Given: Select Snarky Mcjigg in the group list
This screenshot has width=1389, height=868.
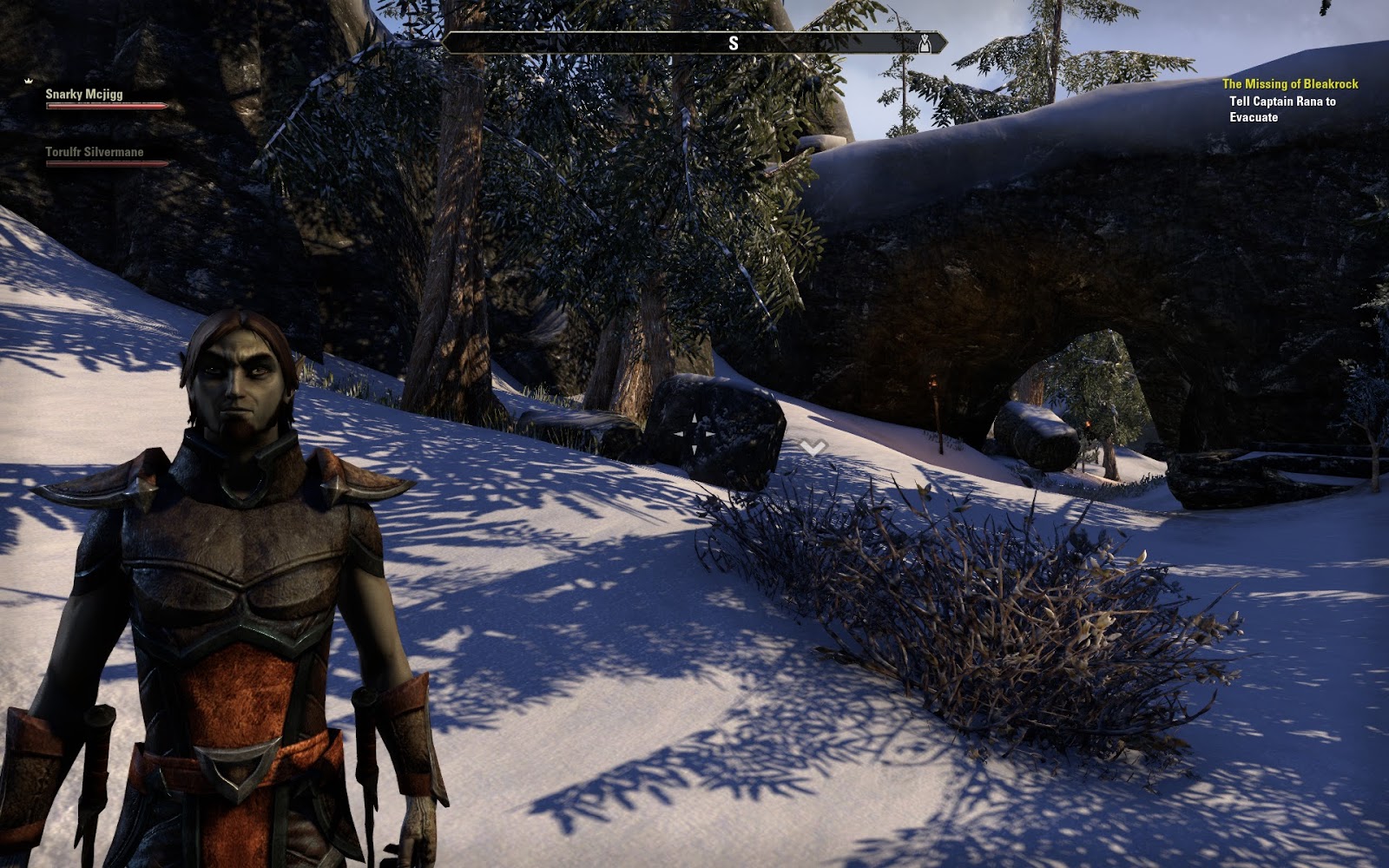Looking at the screenshot, I should pos(84,94).
